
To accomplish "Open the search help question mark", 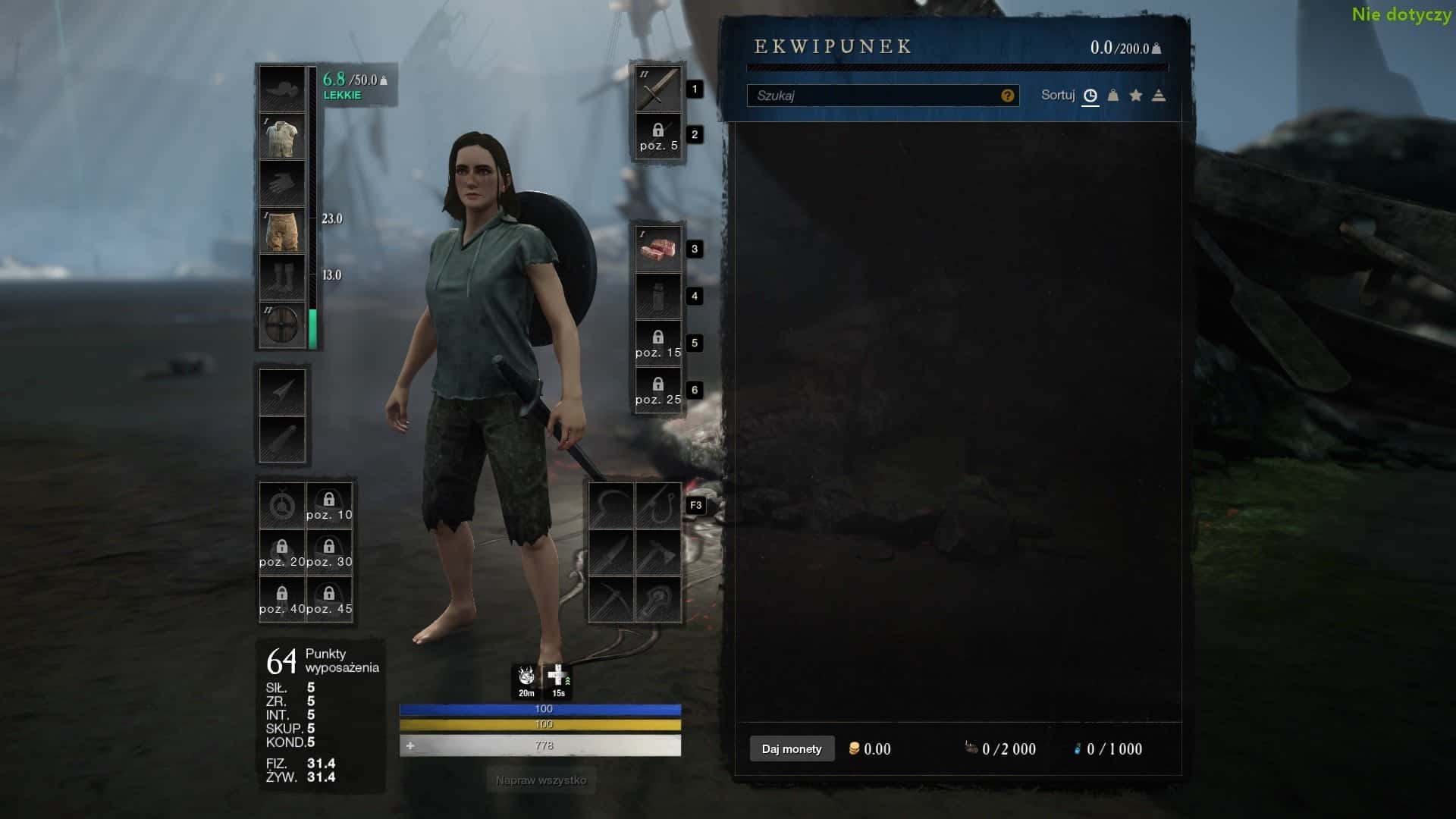I will point(1007,96).
